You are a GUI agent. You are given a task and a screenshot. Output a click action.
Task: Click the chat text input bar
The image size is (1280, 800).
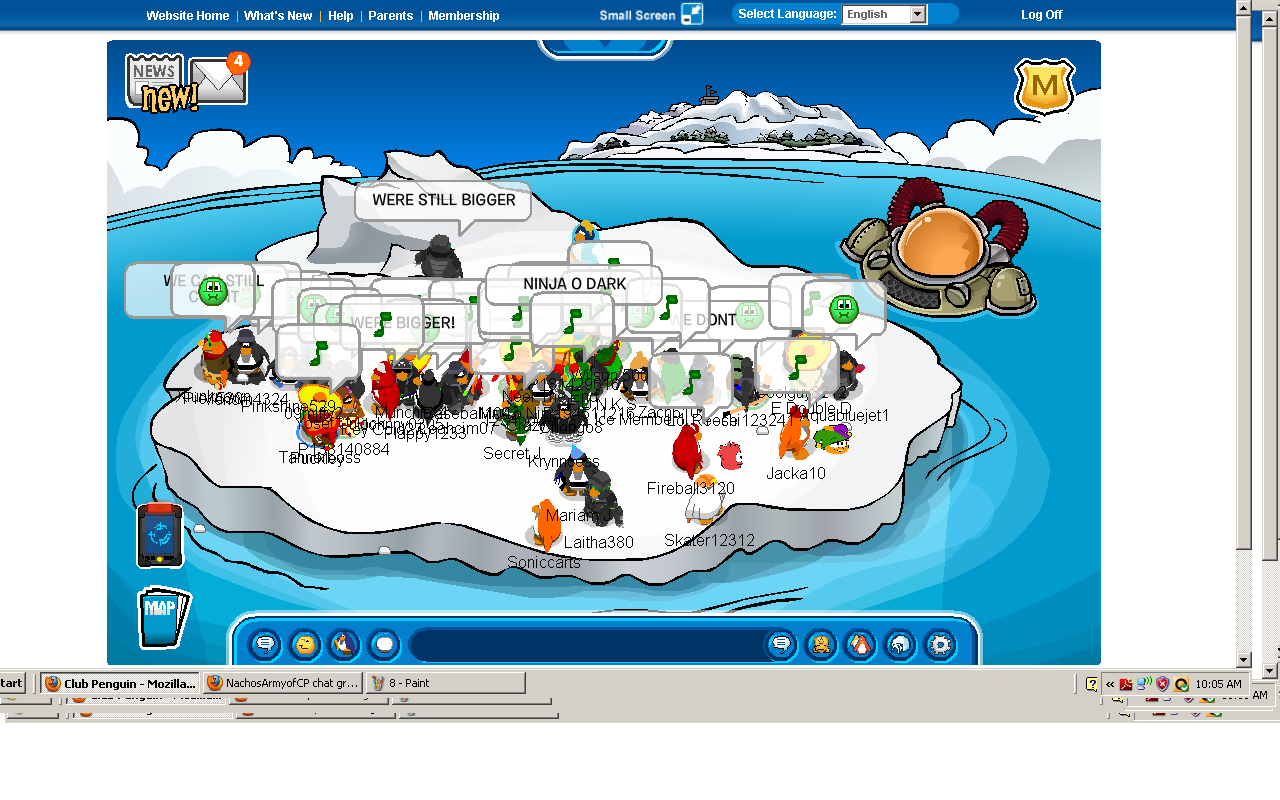click(x=585, y=645)
